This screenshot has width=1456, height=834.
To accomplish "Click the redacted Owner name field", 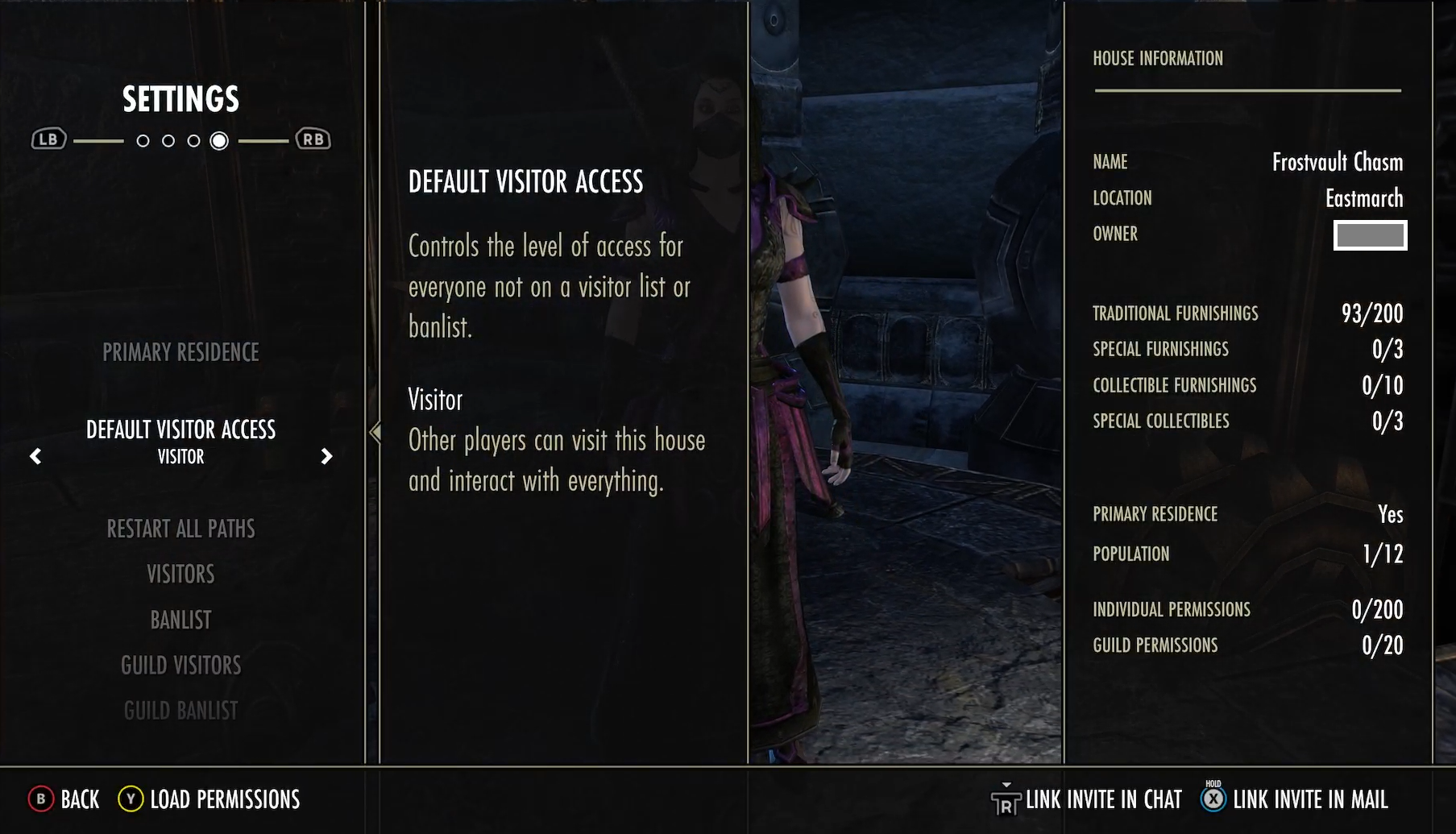I will [x=1369, y=235].
